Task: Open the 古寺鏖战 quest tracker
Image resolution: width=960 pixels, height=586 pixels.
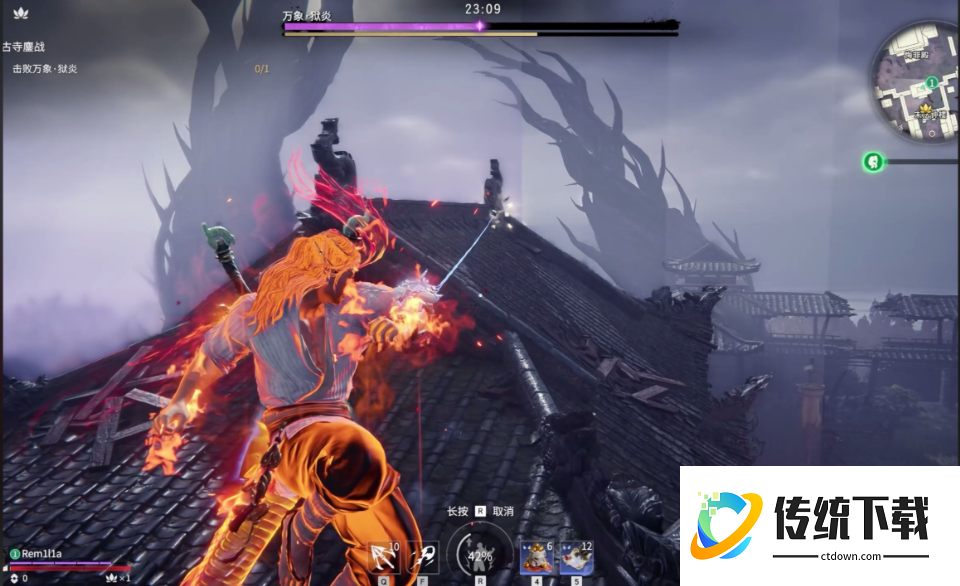Action: point(24,47)
